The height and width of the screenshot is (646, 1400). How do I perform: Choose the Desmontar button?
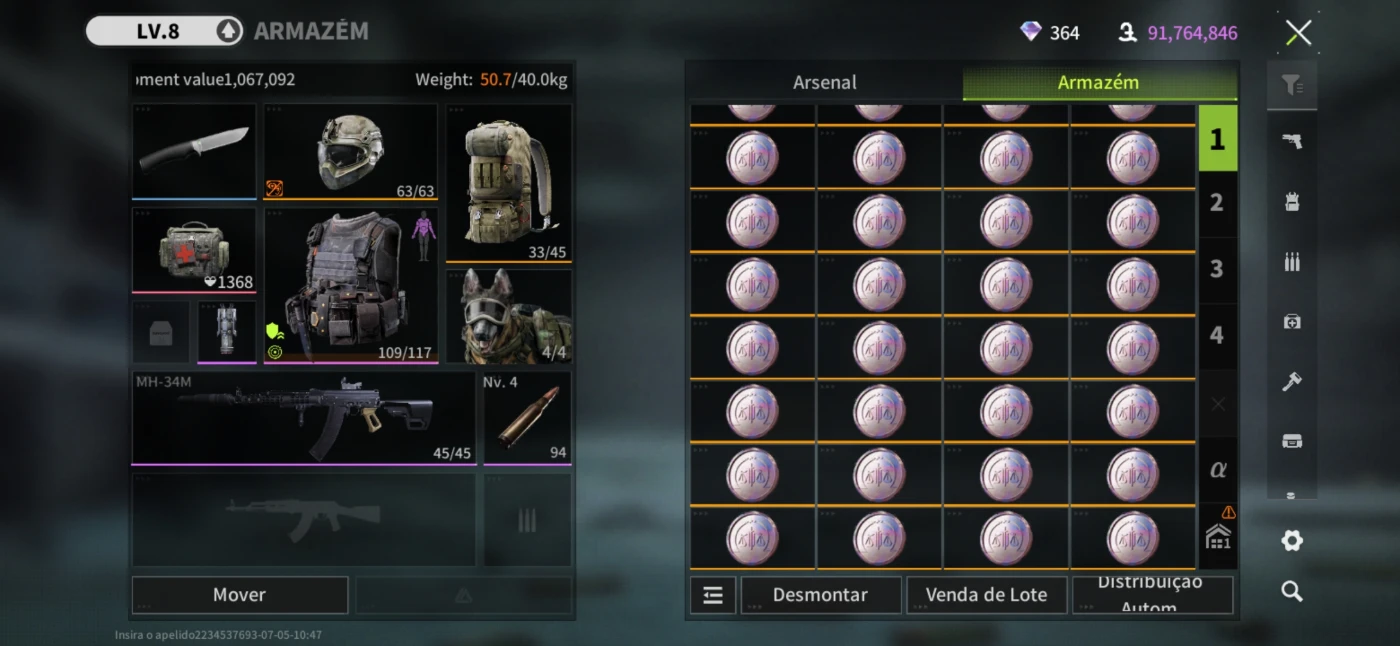(x=820, y=595)
